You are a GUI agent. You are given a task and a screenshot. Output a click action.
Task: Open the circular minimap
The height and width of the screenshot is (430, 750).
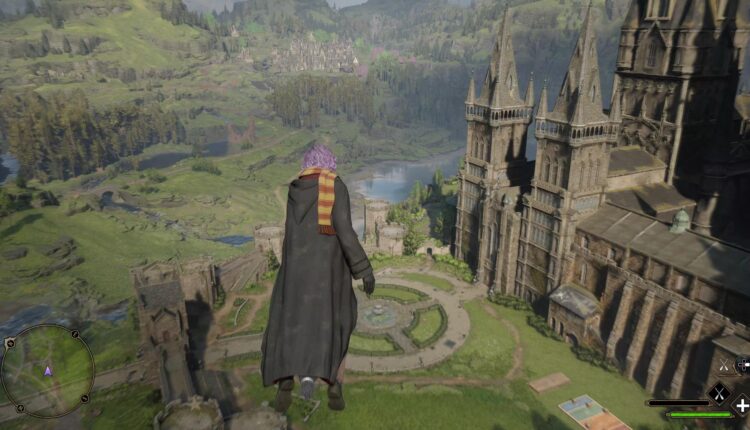click(47, 370)
